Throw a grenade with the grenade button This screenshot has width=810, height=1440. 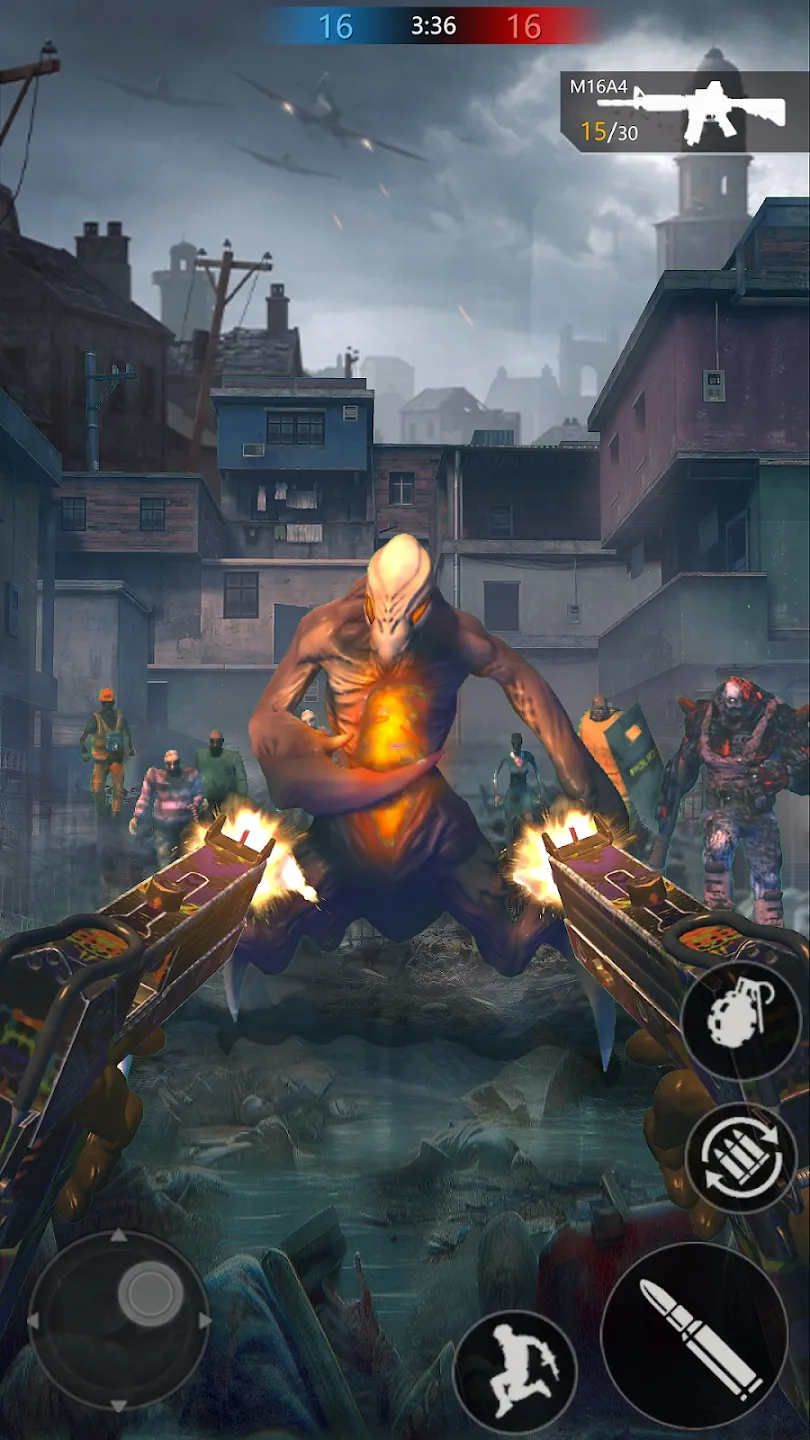pyautogui.click(x=740, y=1019)
